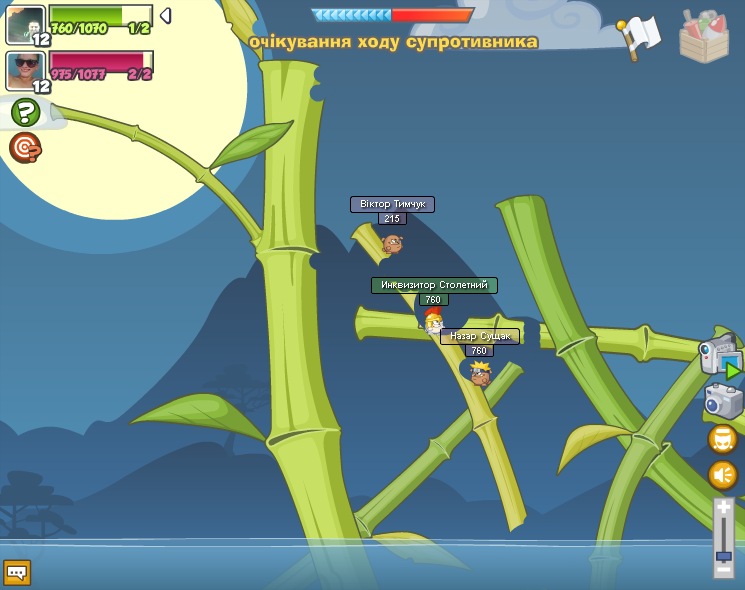Select the green team player avatar
745x590 pixels.
[x=25, y=25]
